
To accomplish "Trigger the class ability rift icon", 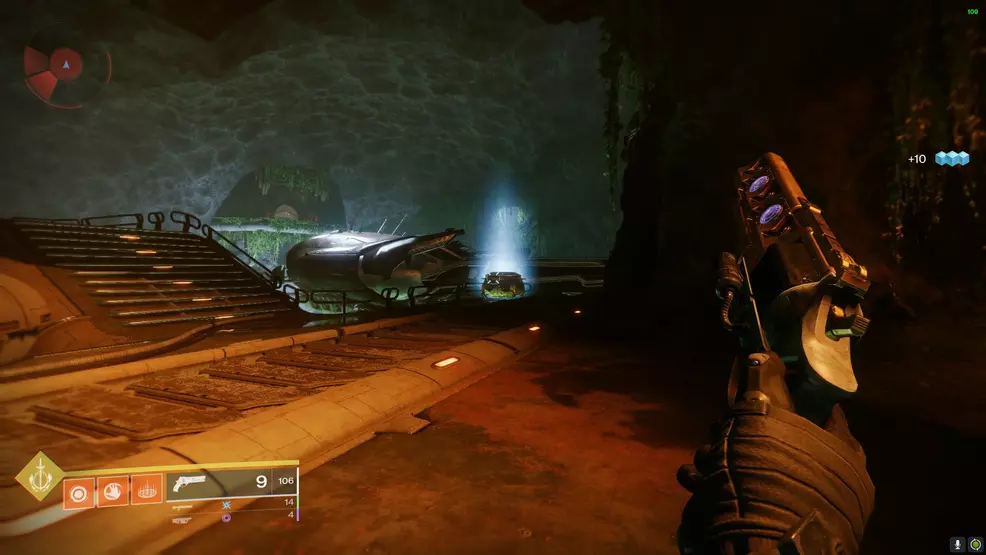I will pyautogui.click(x=146, y=490).
